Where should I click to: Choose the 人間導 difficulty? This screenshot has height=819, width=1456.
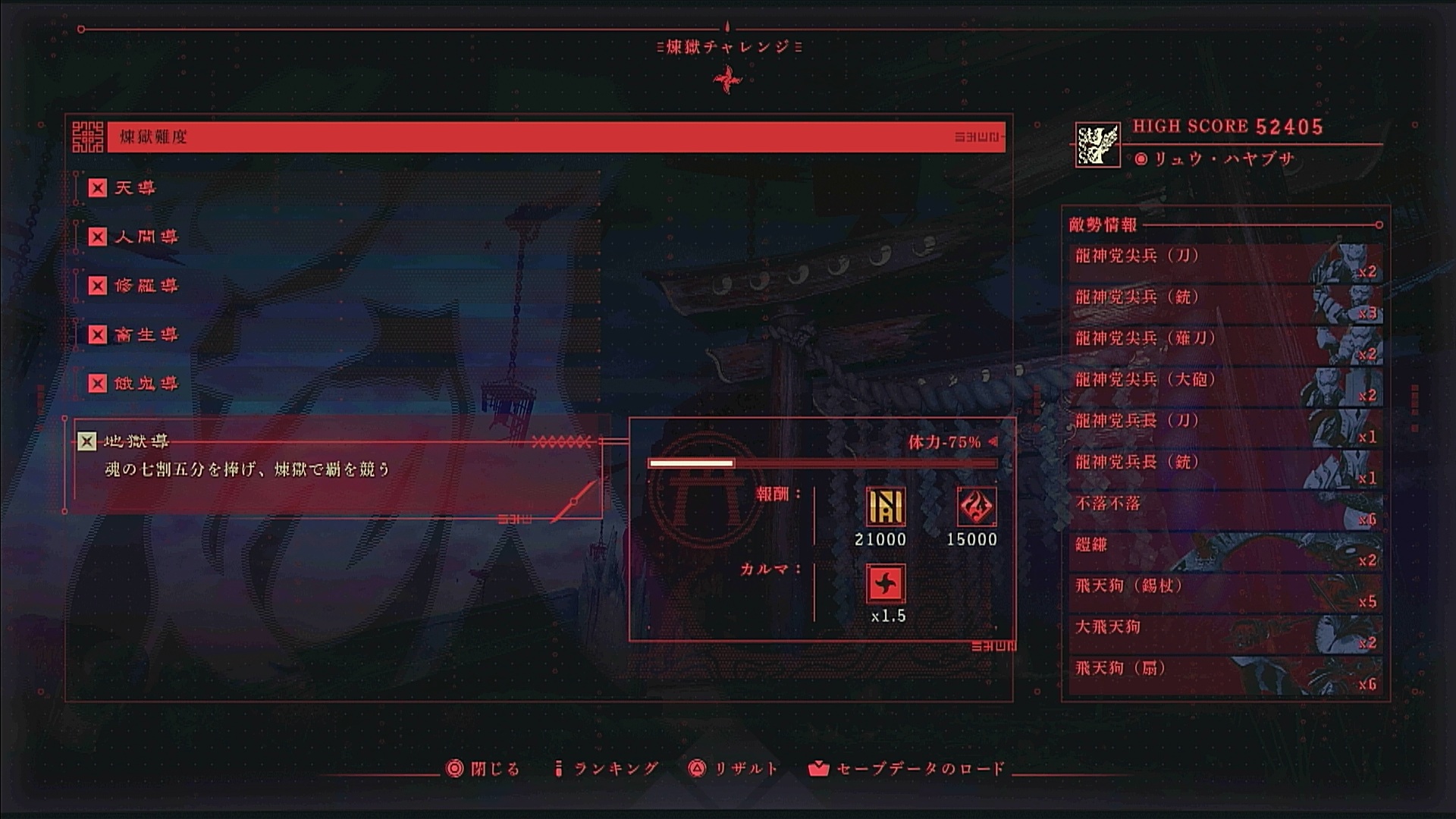click(146, 237)
